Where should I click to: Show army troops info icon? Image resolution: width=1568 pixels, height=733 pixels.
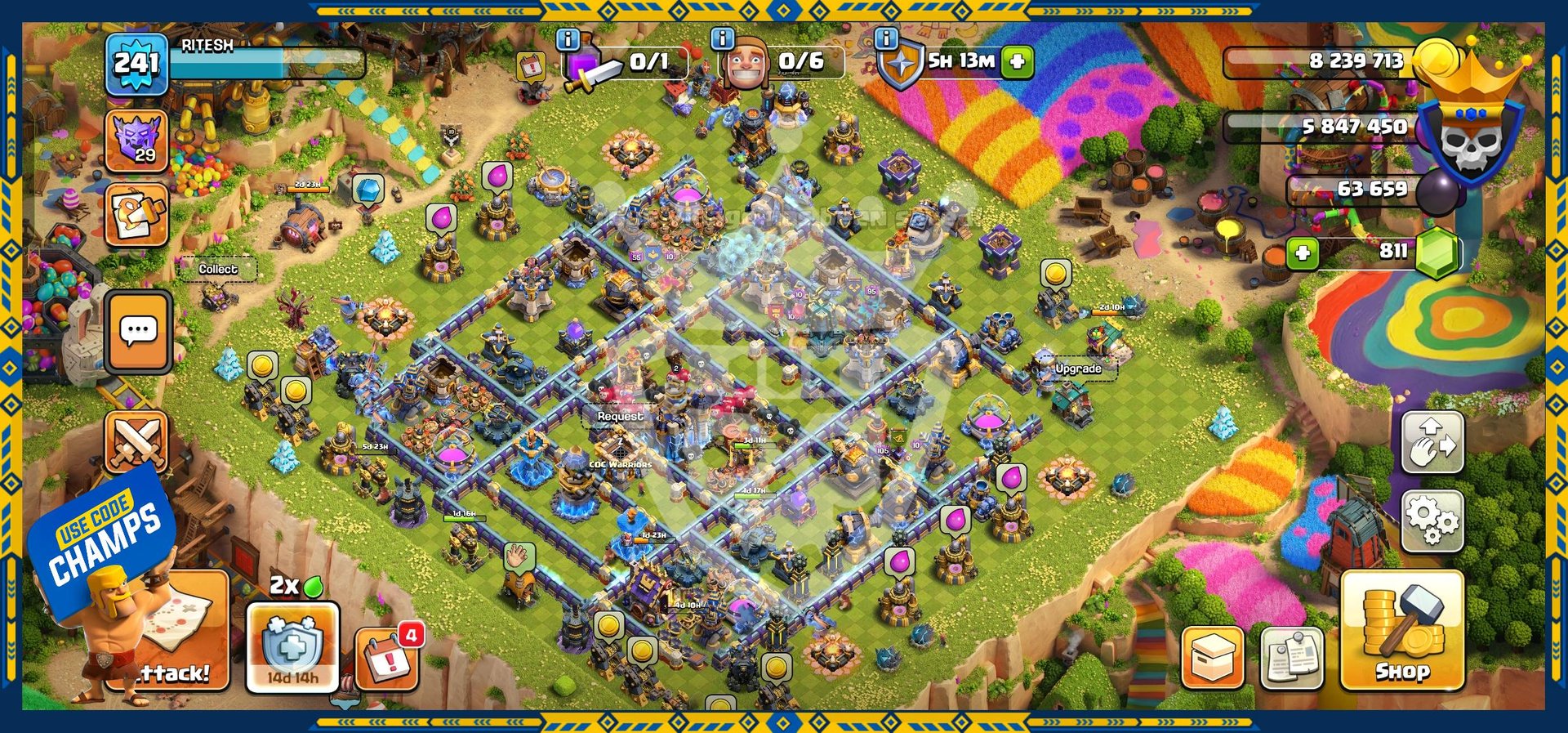(568, 38)
